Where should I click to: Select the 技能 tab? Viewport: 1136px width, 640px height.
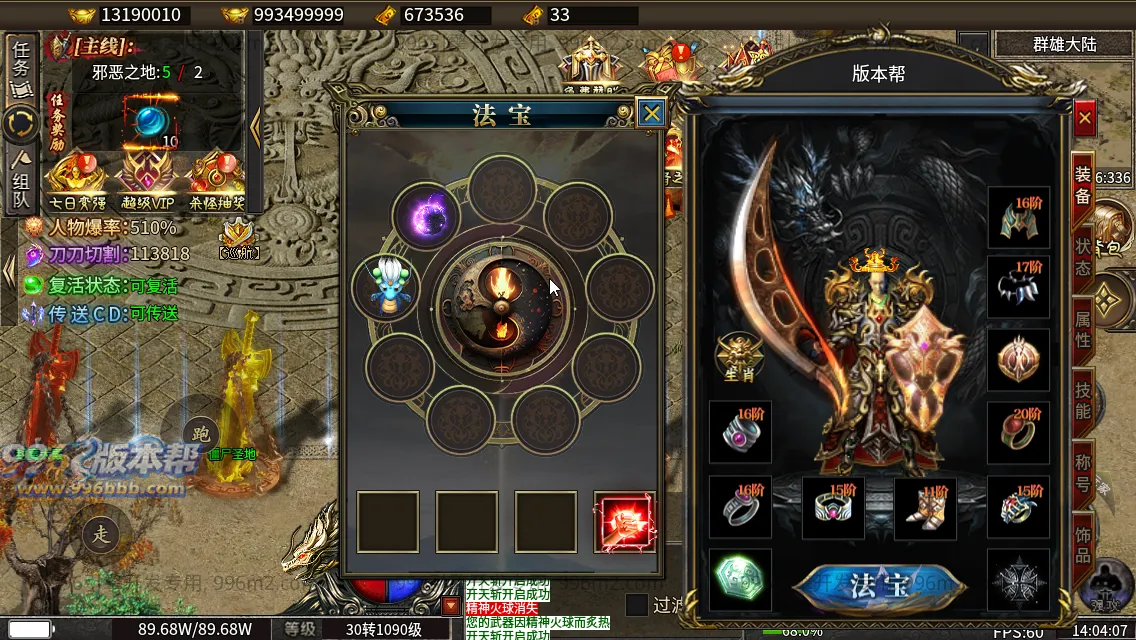[x=1083, y=398]
